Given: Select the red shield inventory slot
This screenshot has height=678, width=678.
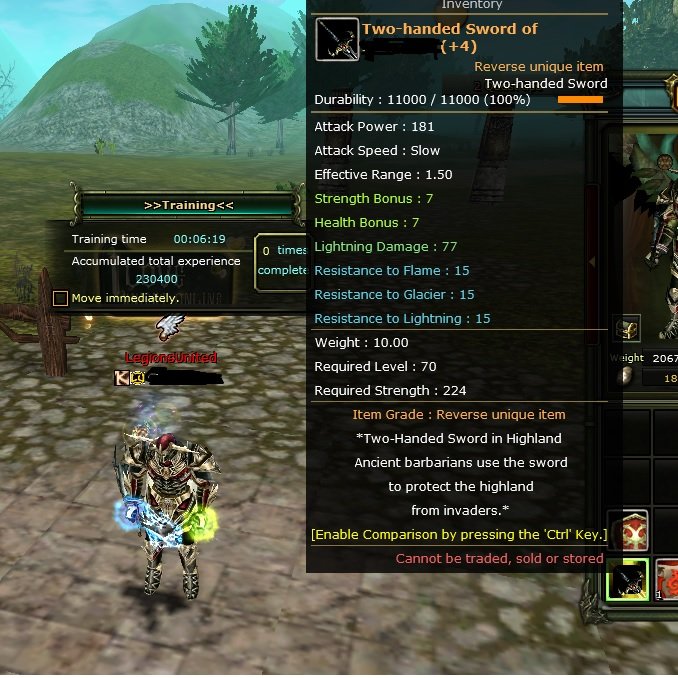Looking at the screenshot, I should pyautogui.click(x=630, y=530).
